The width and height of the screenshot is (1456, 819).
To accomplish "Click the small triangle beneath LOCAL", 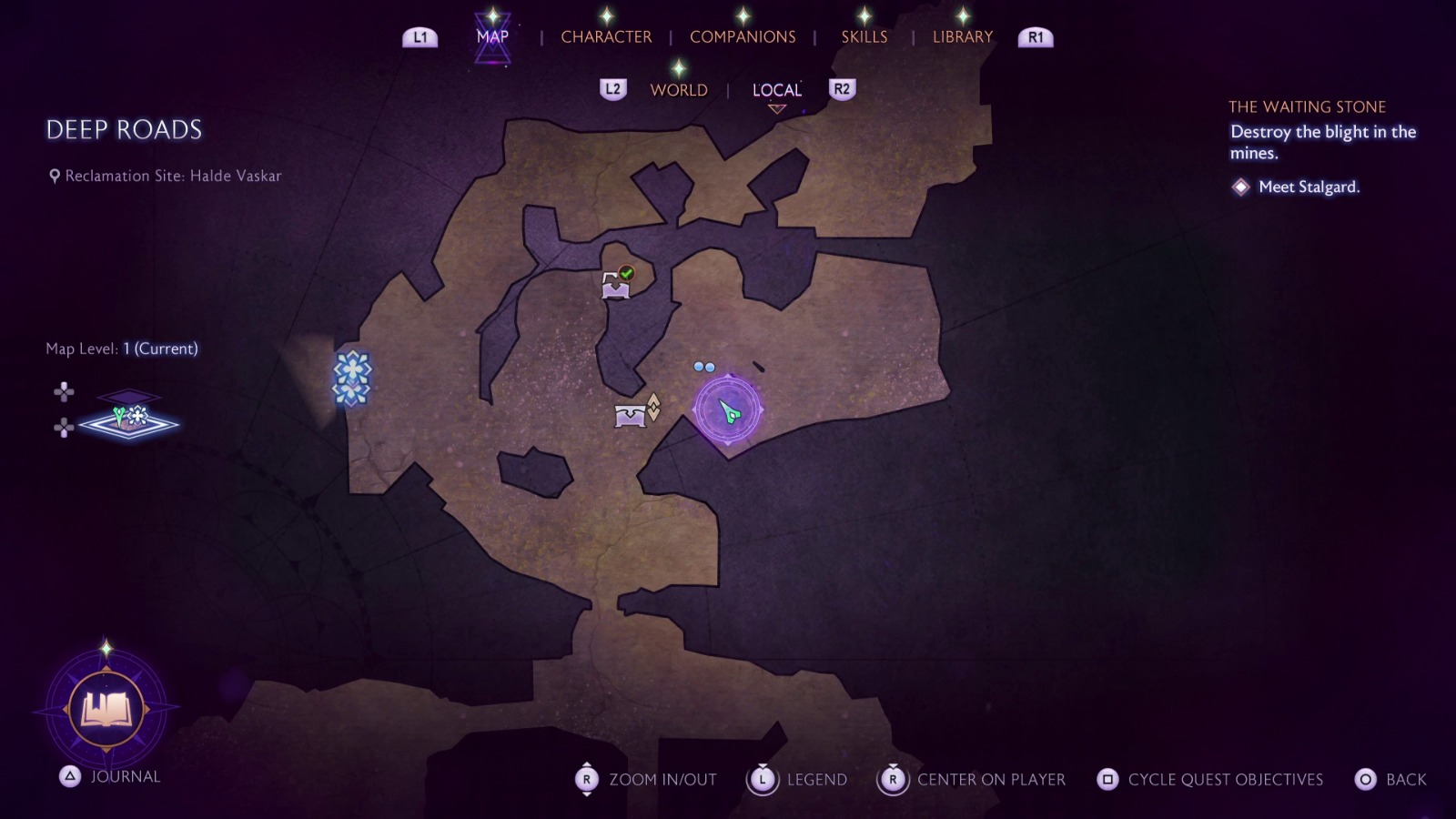I will [776, 106].
